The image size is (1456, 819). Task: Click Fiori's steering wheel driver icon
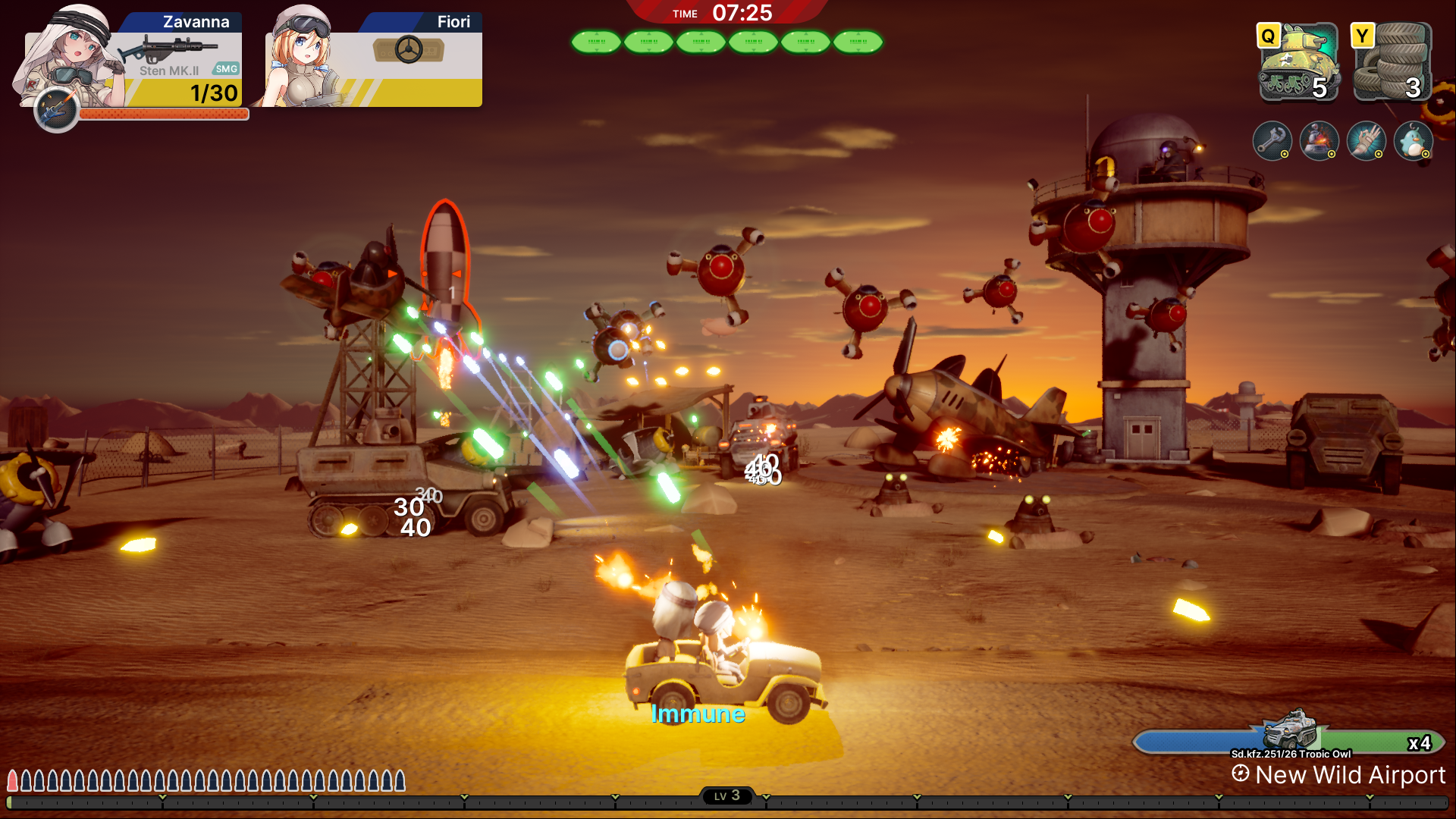tap(409, 50)
